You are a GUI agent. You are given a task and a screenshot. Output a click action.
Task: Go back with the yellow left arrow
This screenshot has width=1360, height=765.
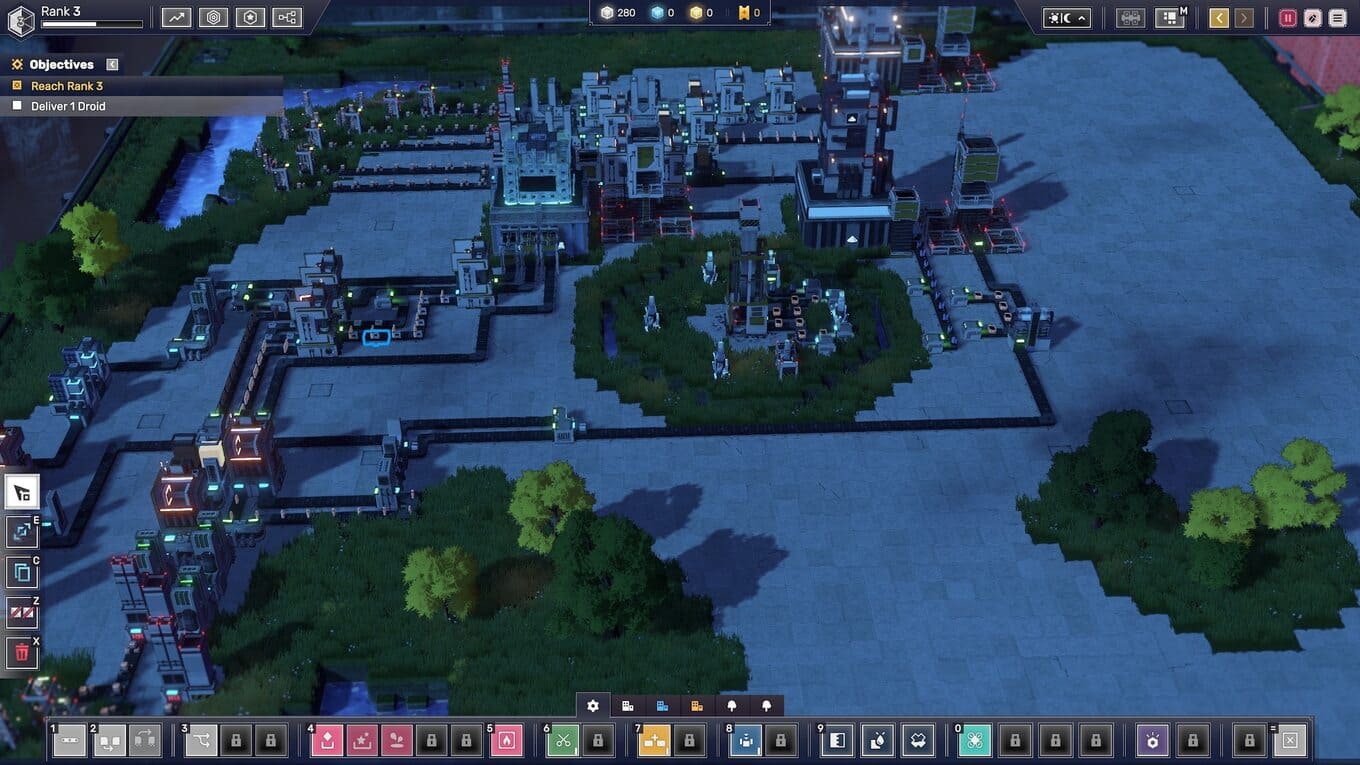(1218, 18)
